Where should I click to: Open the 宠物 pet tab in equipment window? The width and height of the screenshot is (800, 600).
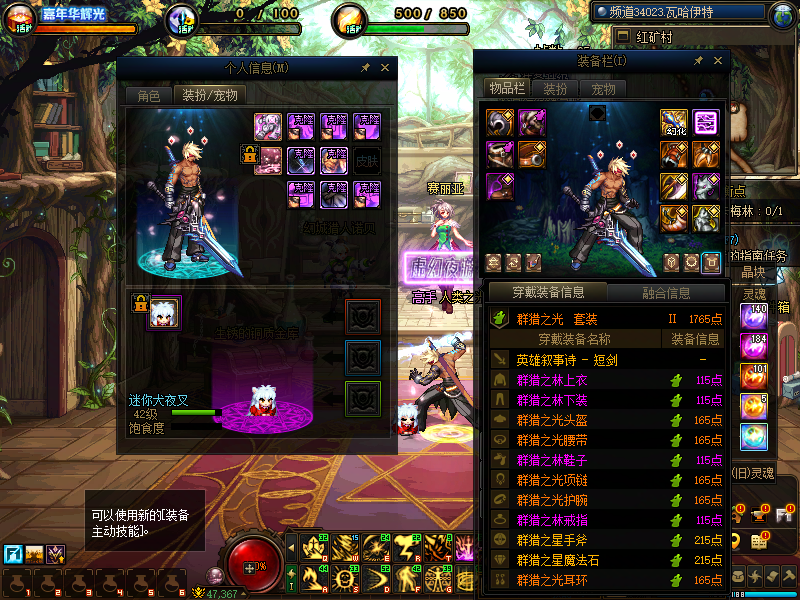[x=603, y=88]
